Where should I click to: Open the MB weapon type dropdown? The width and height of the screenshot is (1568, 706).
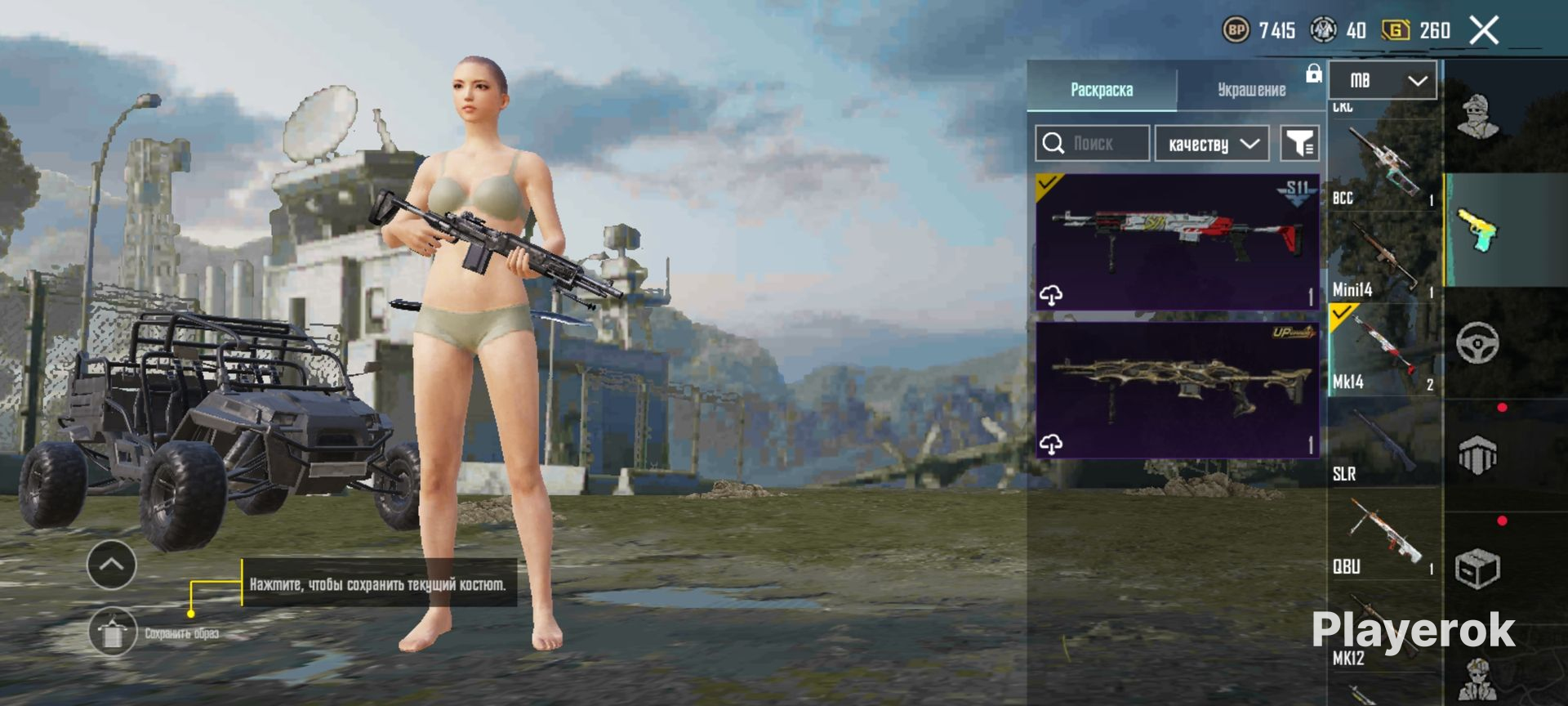[1383, 80]
